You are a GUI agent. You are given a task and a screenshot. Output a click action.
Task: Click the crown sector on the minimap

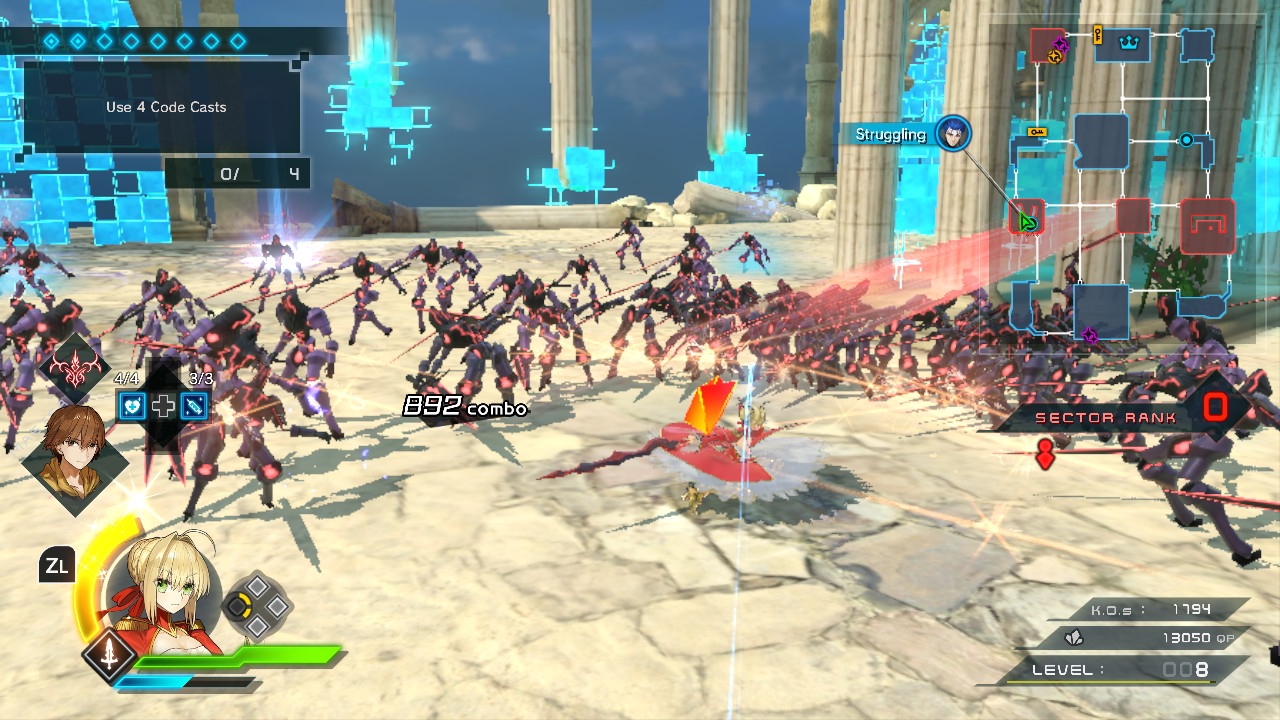click(1121, 45)
